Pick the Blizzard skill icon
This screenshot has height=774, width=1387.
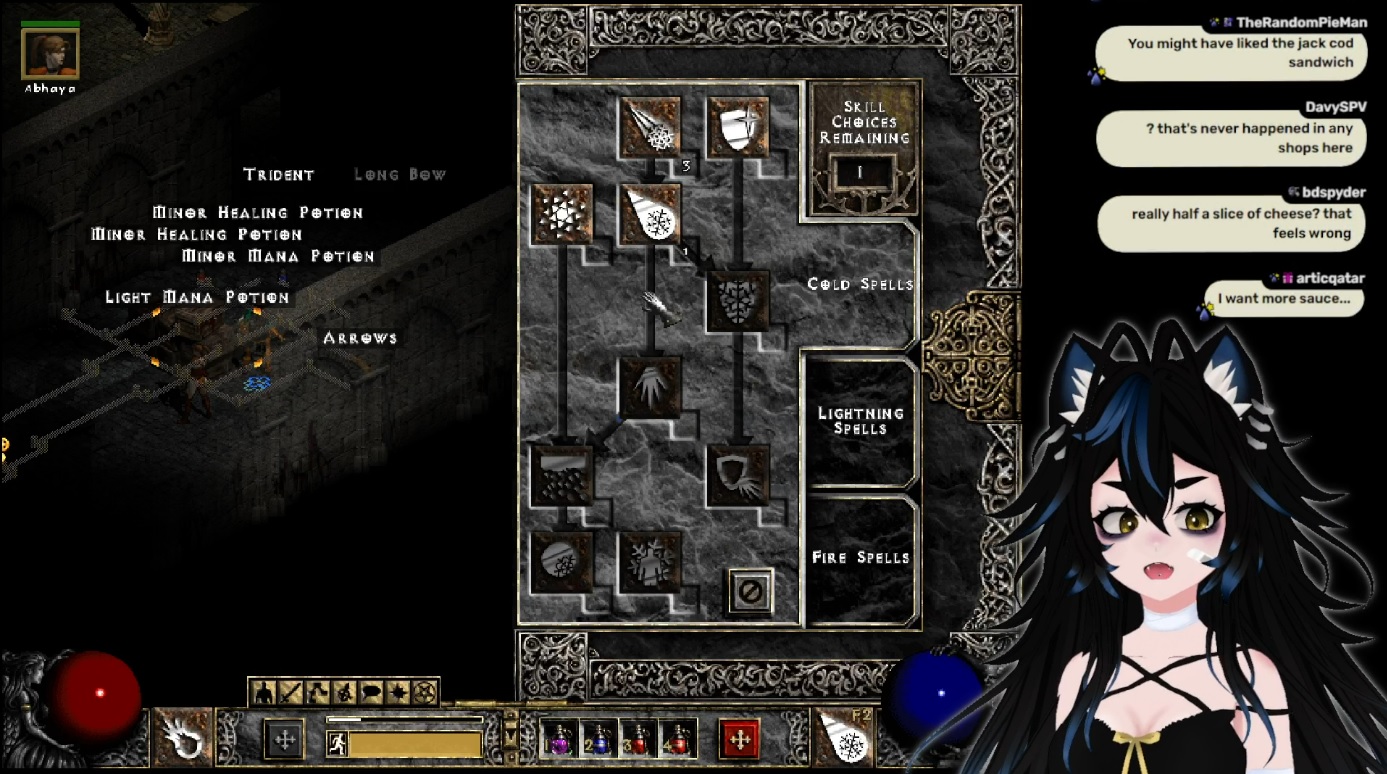pos(563,474)
